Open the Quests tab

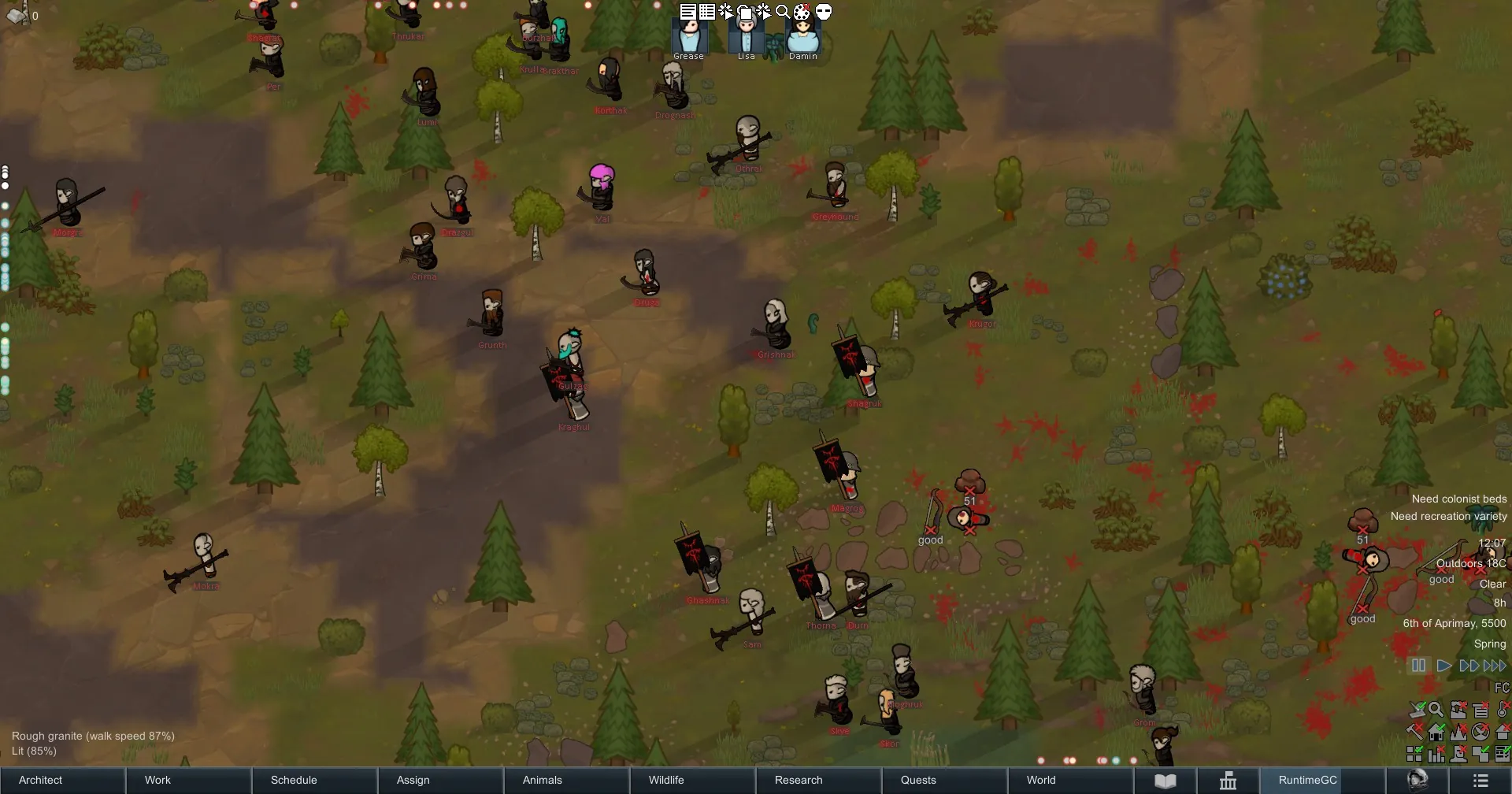point(918,780)
